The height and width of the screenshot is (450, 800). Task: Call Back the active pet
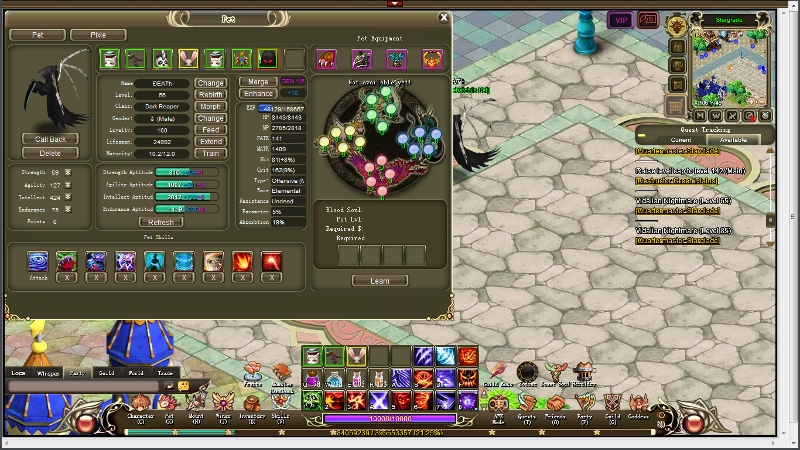50,139
